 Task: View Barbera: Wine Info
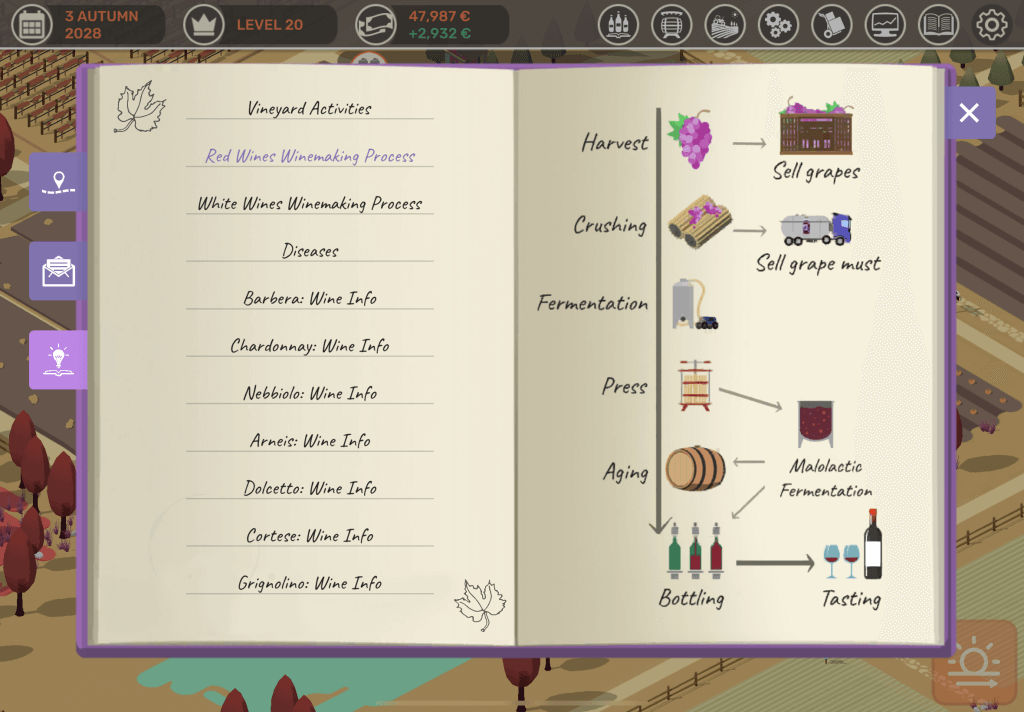tap(309, 299)
